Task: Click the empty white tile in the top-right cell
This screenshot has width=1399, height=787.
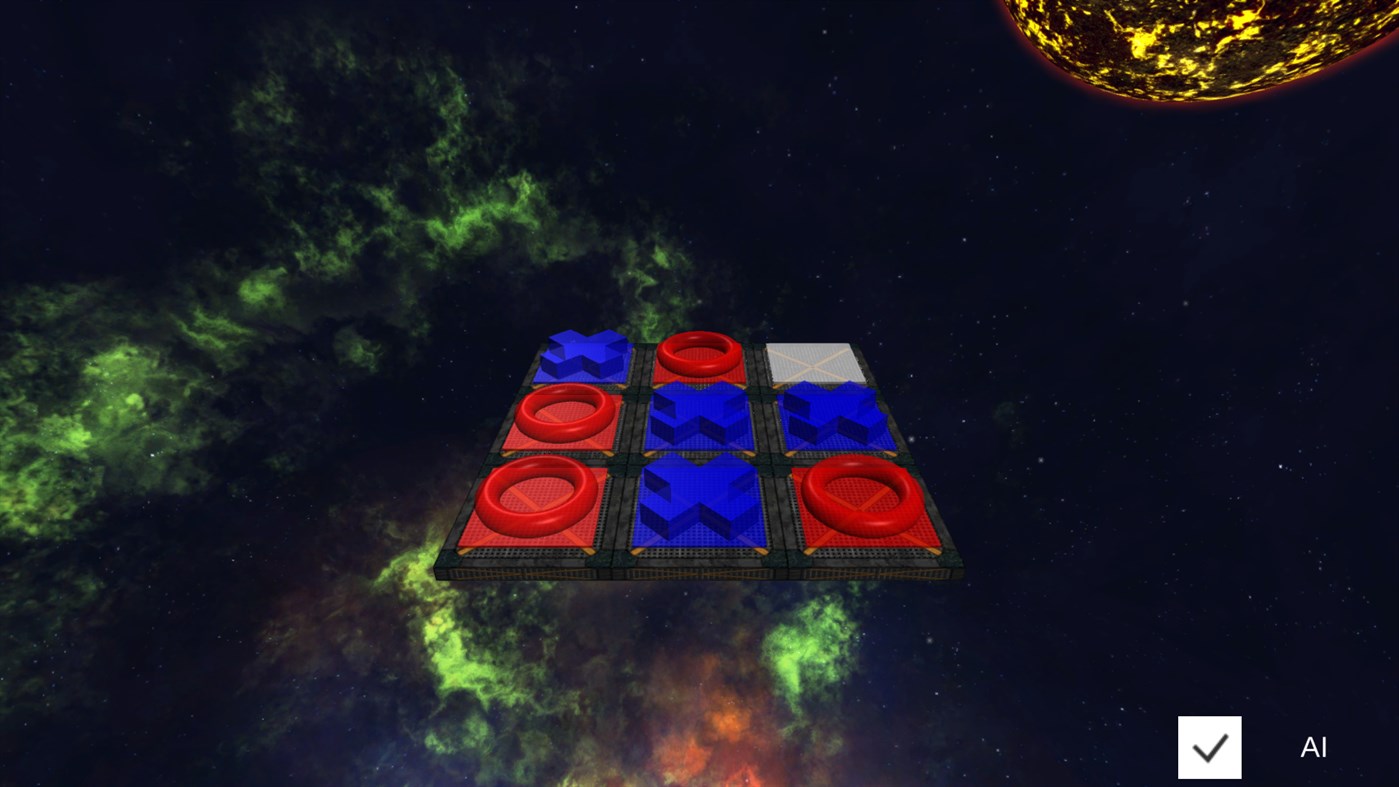Action: pos(815,362)
